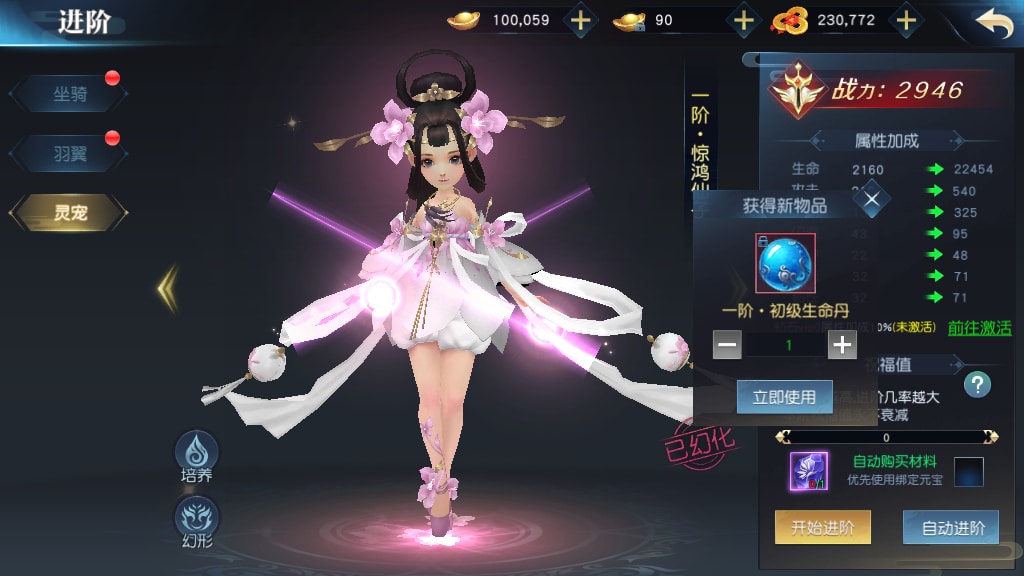
Task: Select the 初级生命丹 blue orb item
Action: [x=785, y=263]
